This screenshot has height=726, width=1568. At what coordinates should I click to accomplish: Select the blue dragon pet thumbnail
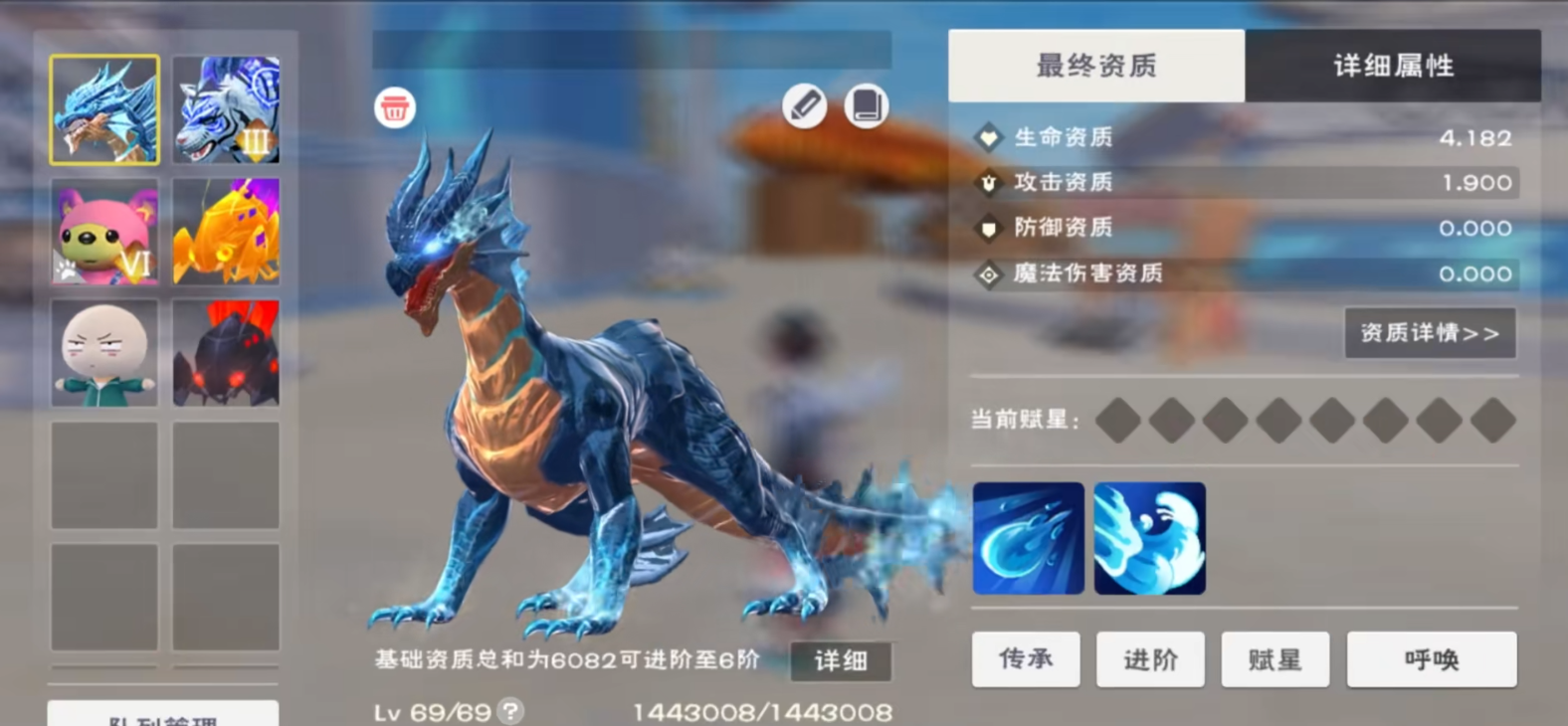coord(103,109)
